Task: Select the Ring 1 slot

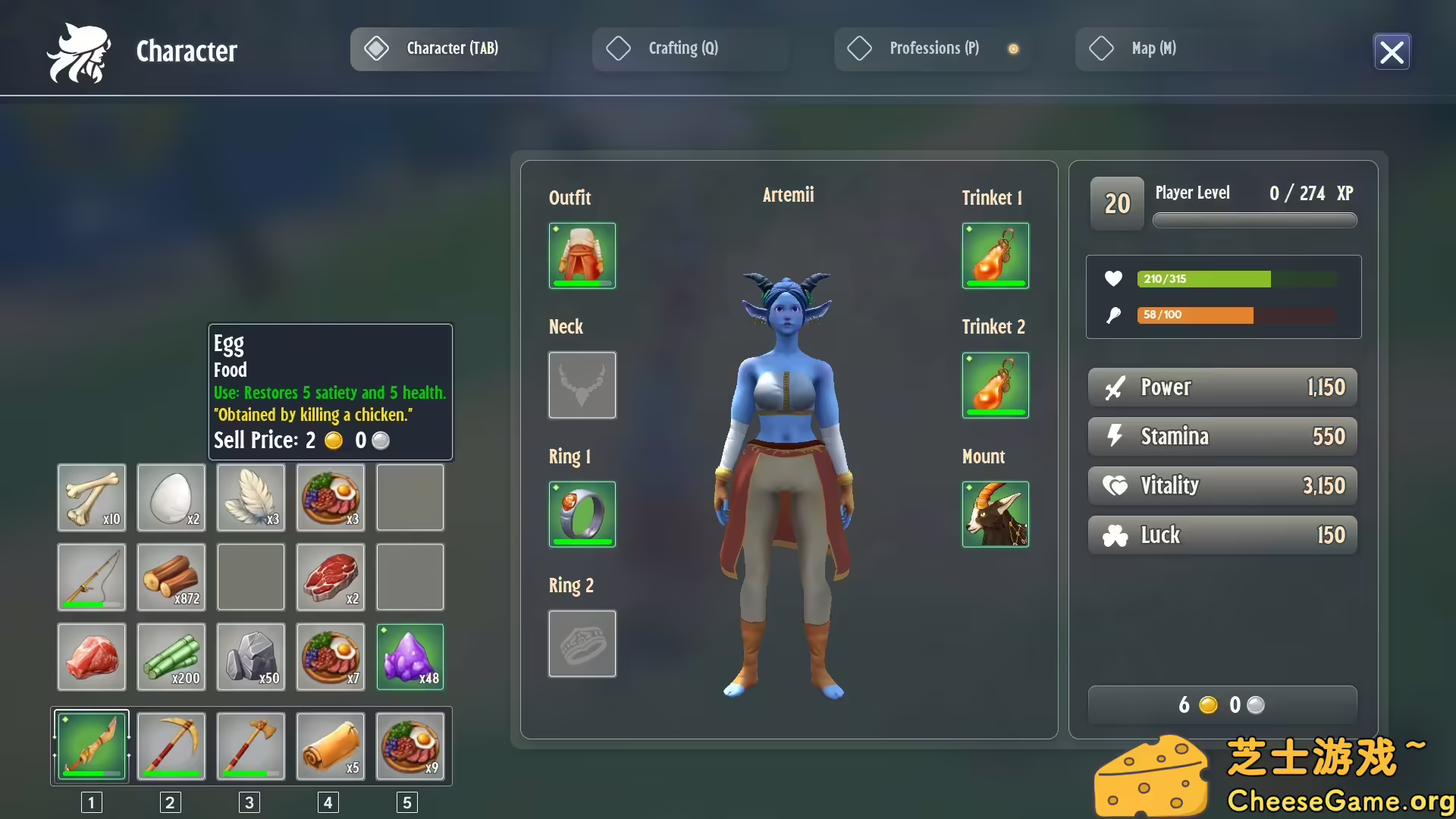Action: [x=582, y=514]
